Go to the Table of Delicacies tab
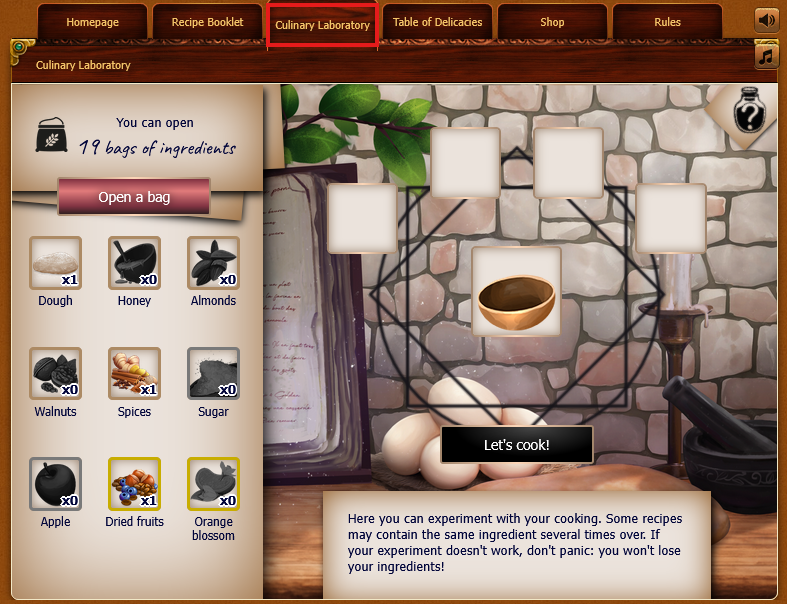This screenshot has width=787, height=604. 437,22
